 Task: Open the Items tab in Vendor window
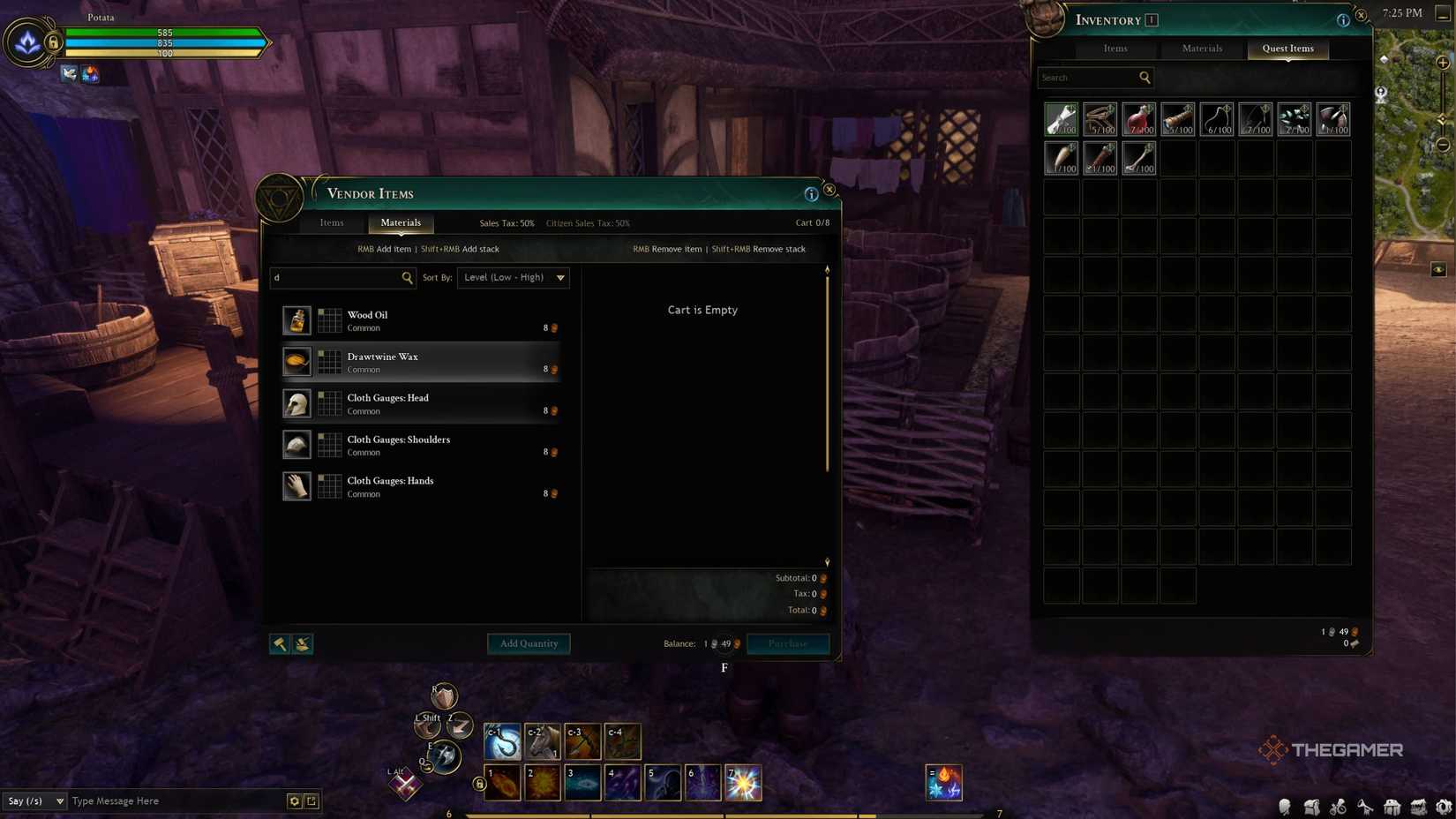(x=332, y=222)
